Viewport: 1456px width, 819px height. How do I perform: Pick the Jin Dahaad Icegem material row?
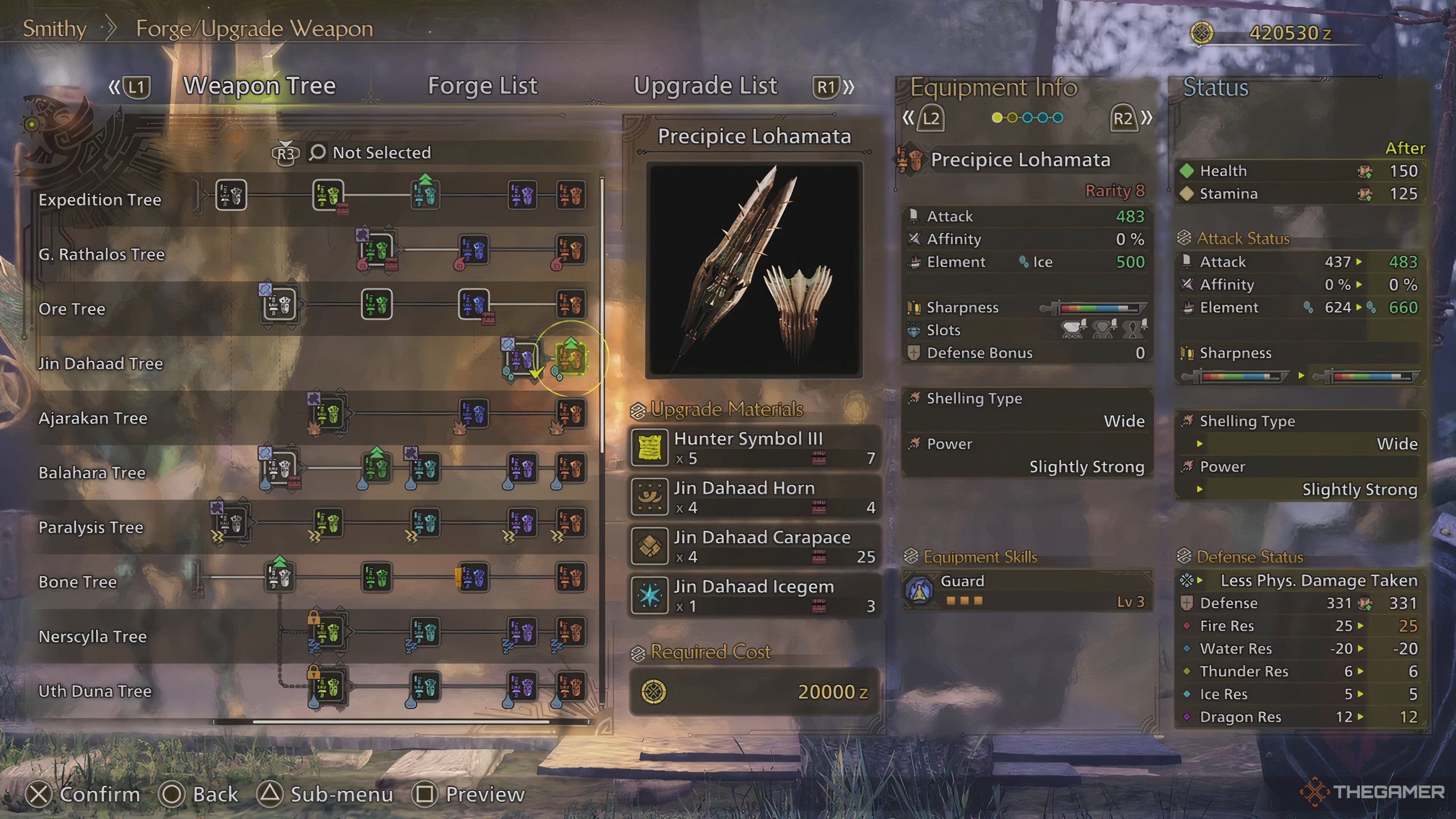coord(754,595)
